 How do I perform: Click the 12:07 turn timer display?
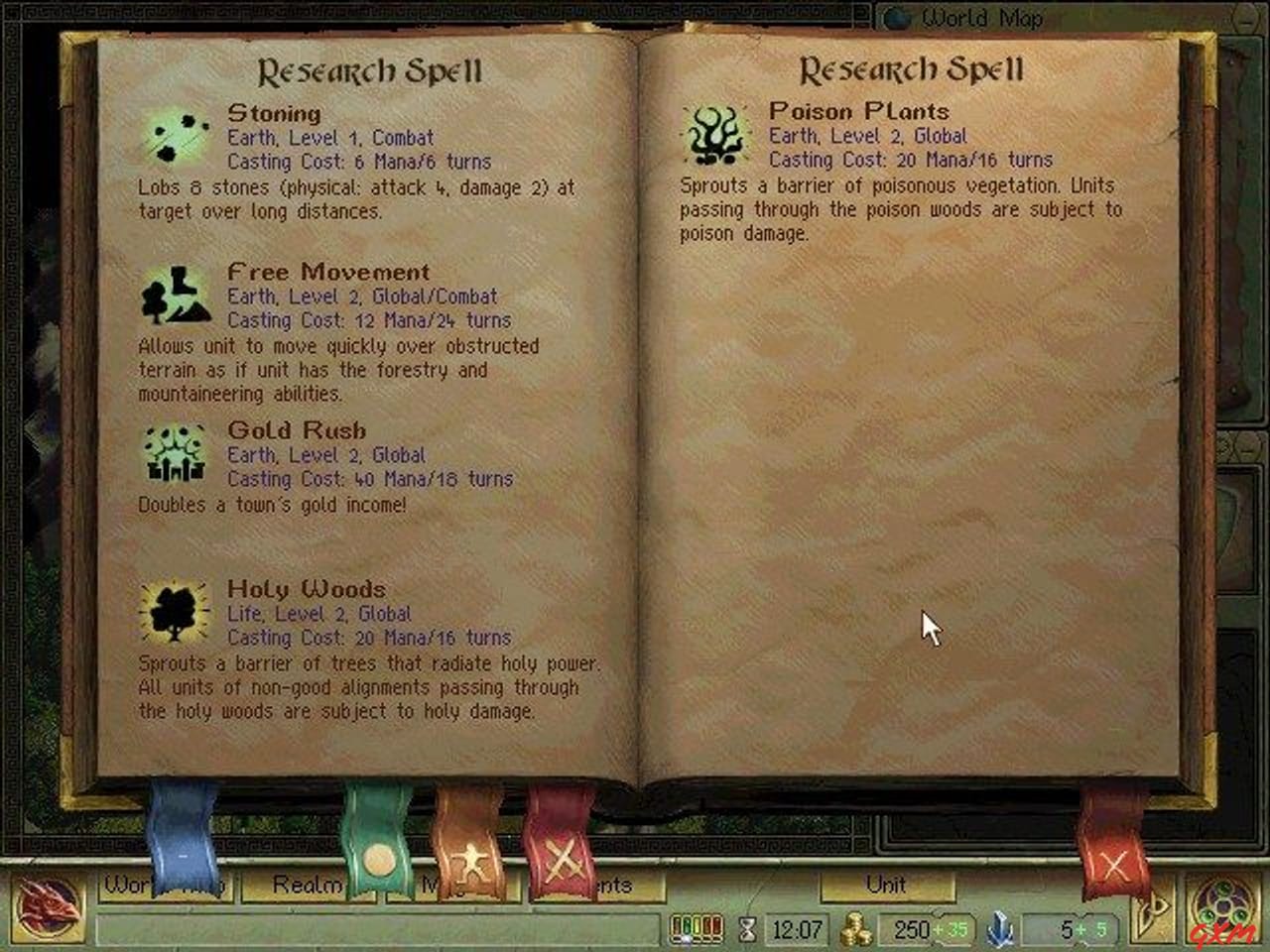[x=797, y=930]
